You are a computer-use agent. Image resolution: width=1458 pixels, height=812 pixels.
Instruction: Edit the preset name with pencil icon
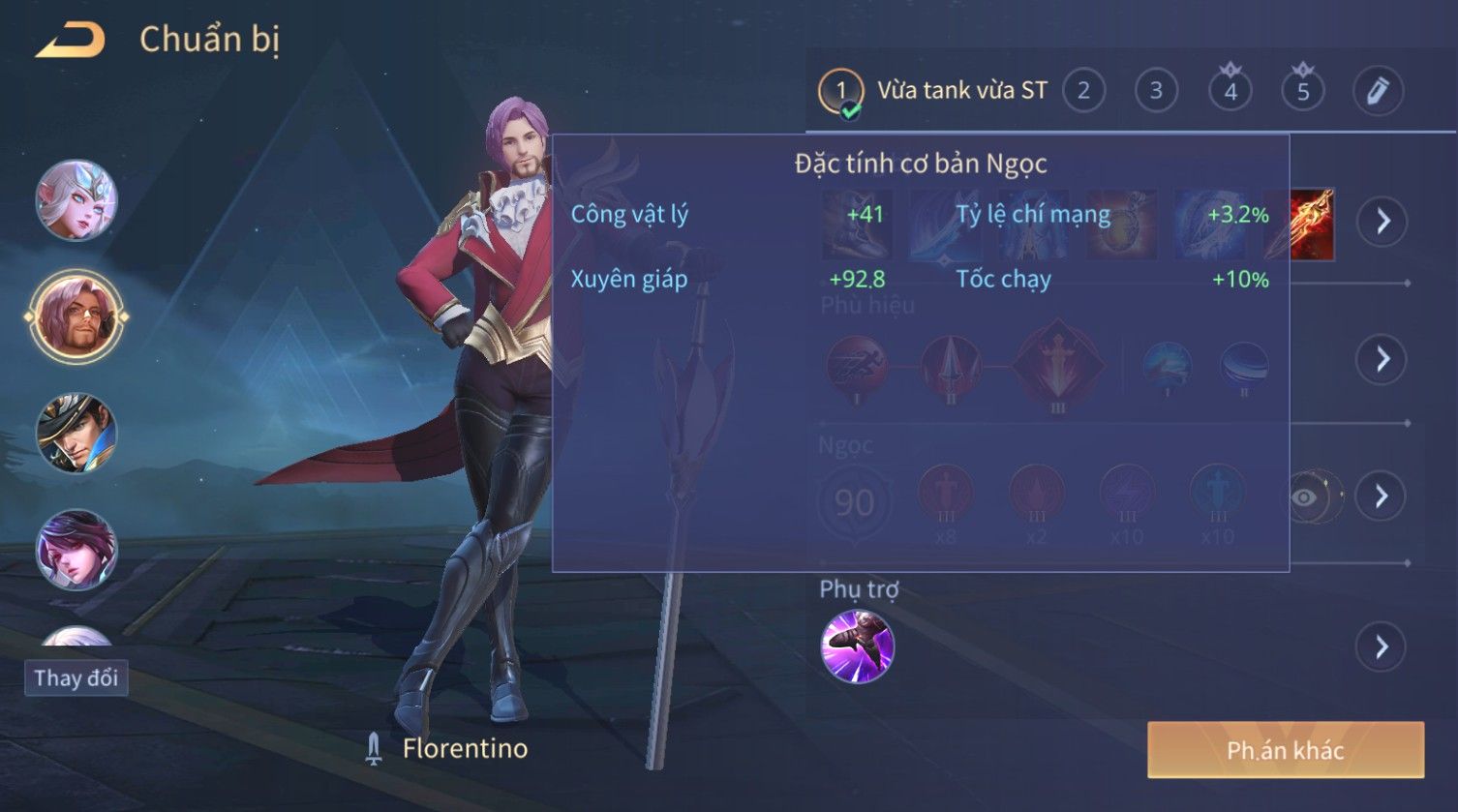coord(1378,91)
